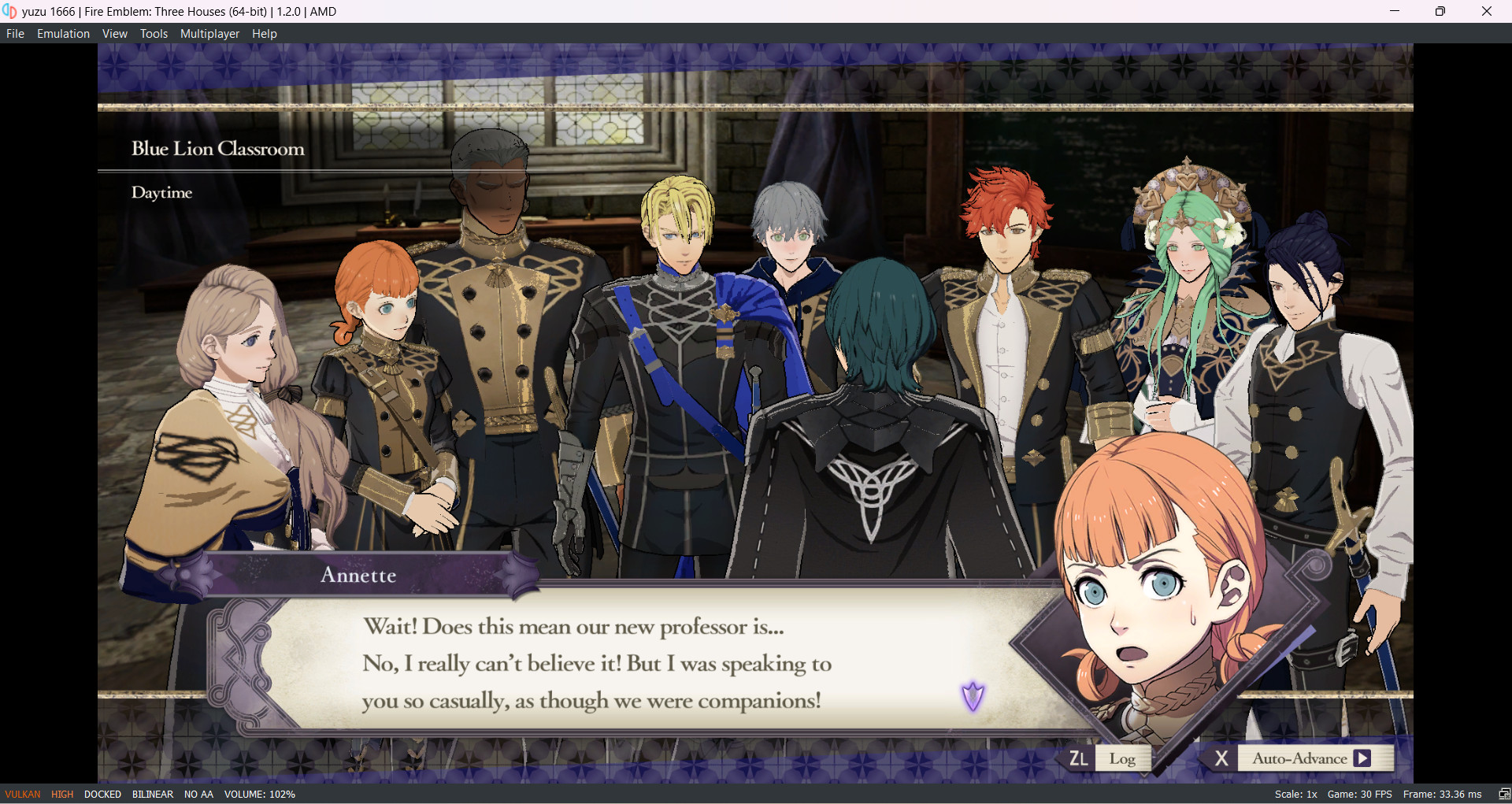Click the ZL shortcut icon beside Log
The width and height of the screenshot is (1512, 804).
[x=1078, y=758]
